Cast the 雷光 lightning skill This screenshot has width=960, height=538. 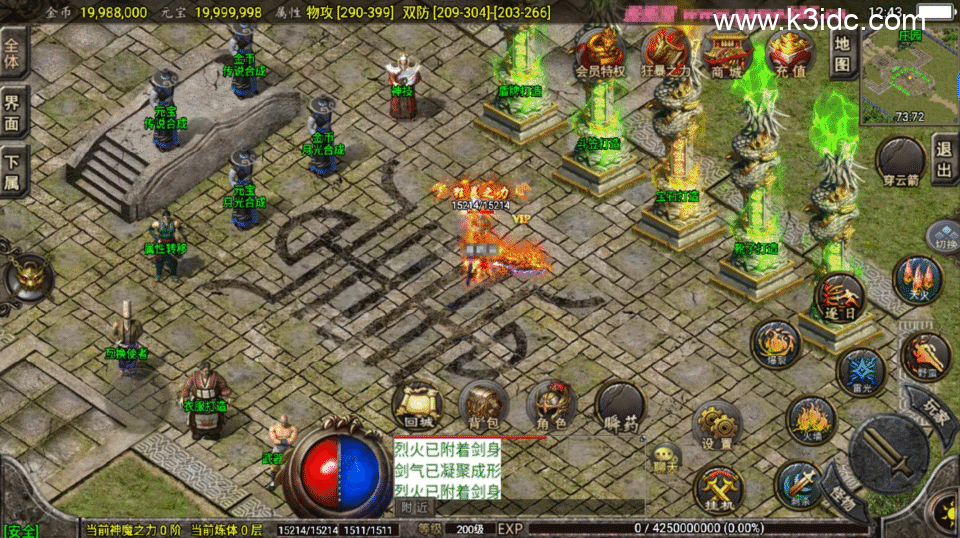[x=860, y=370]
